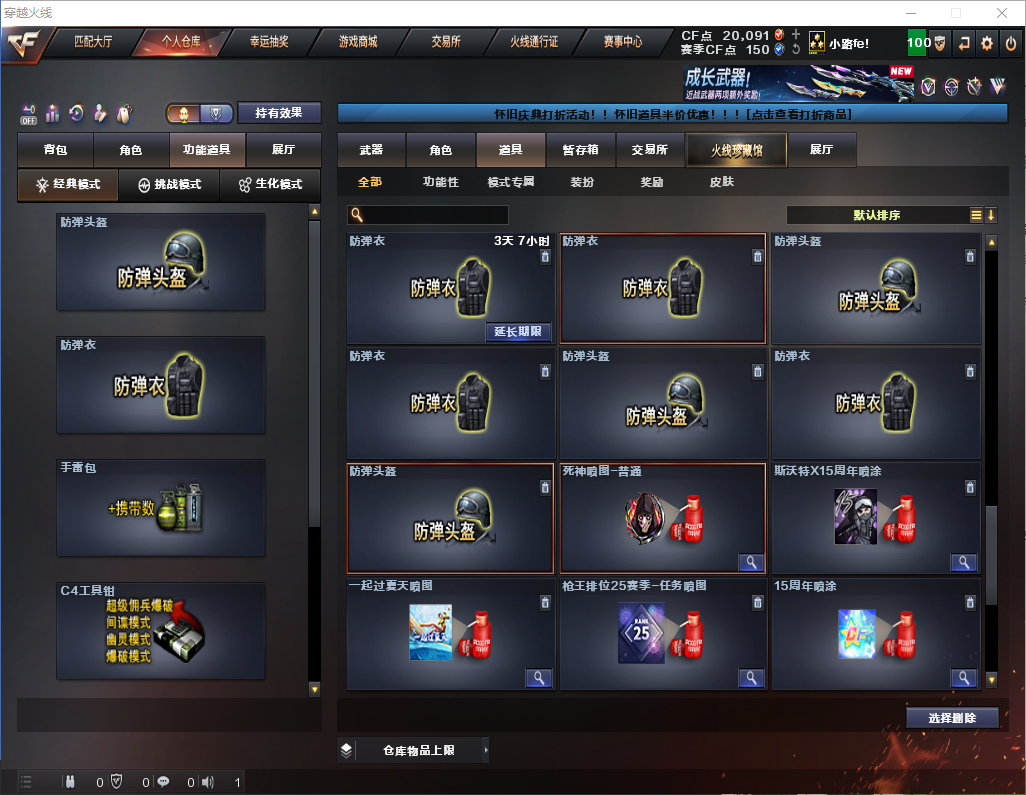Open the 游戏商城 shop

pos(358,42)
